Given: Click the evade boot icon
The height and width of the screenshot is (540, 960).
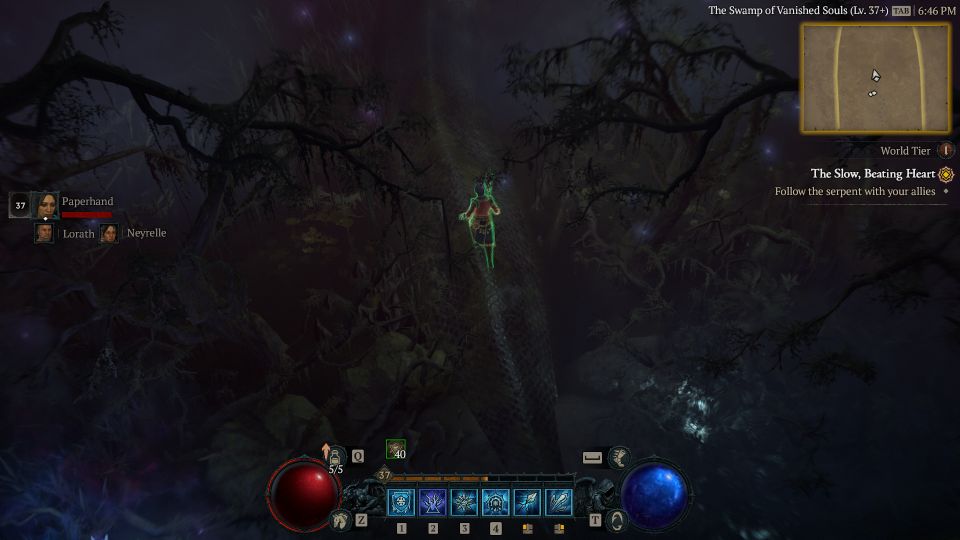Looking at the screenshot, I should click(619, 457).
